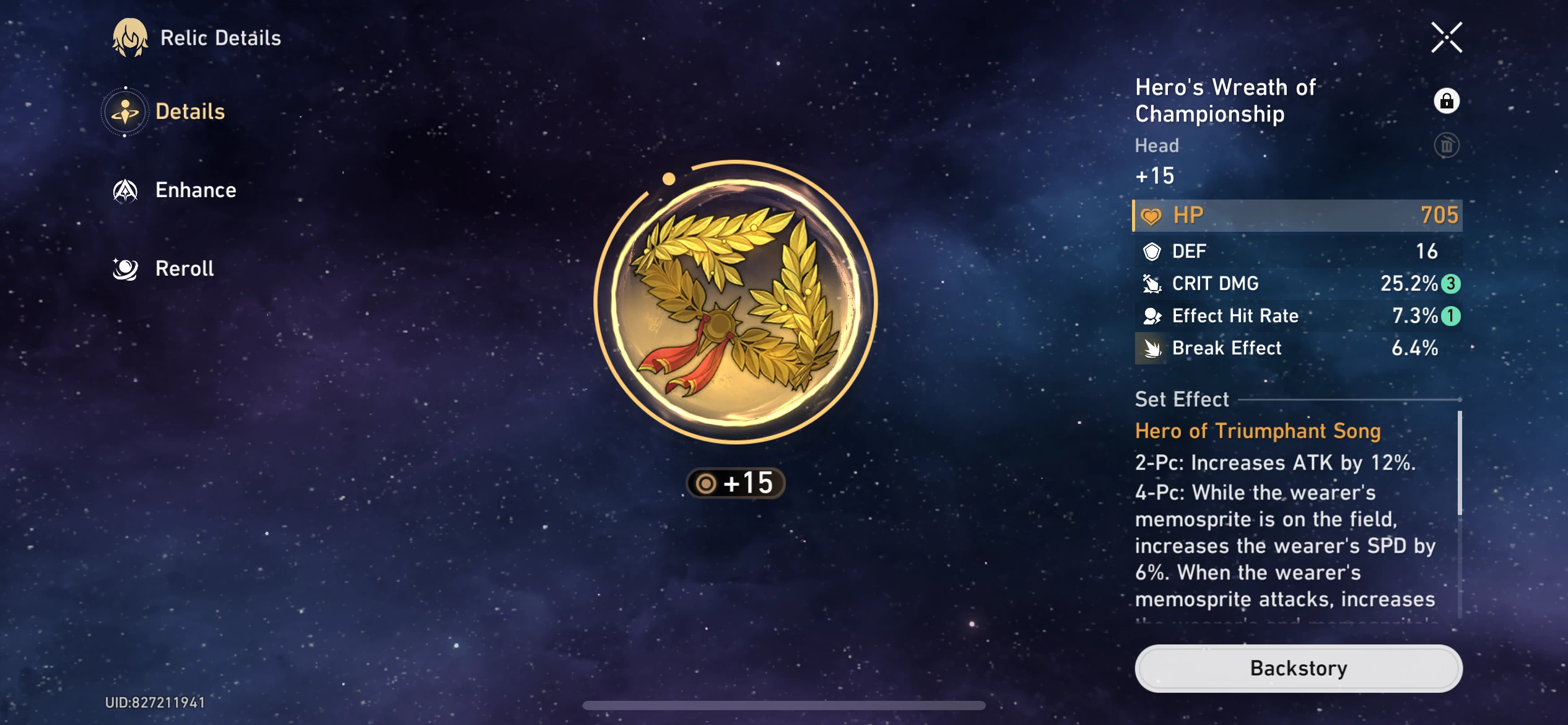Enable lock protection for Hero's Wreath of Championship
The height and width of the screenshot is (725, 1568).
[1447, 100]
